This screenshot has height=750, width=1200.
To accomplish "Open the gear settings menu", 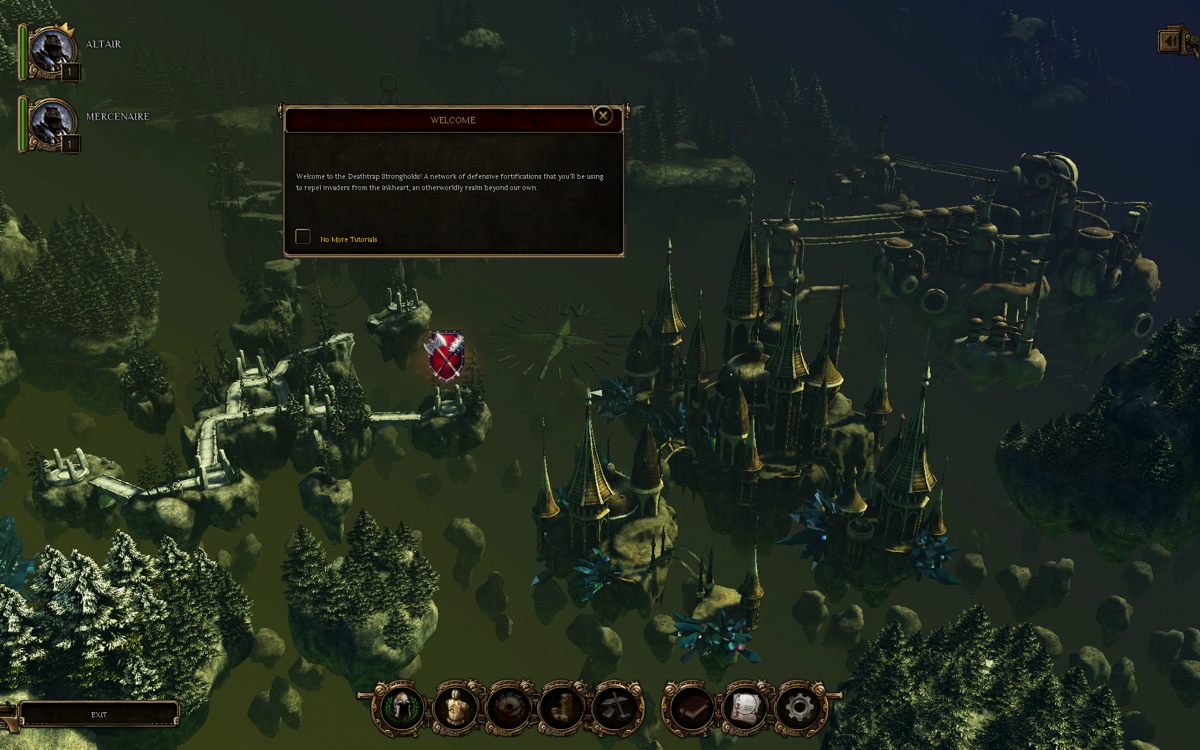I will [798, 707].
